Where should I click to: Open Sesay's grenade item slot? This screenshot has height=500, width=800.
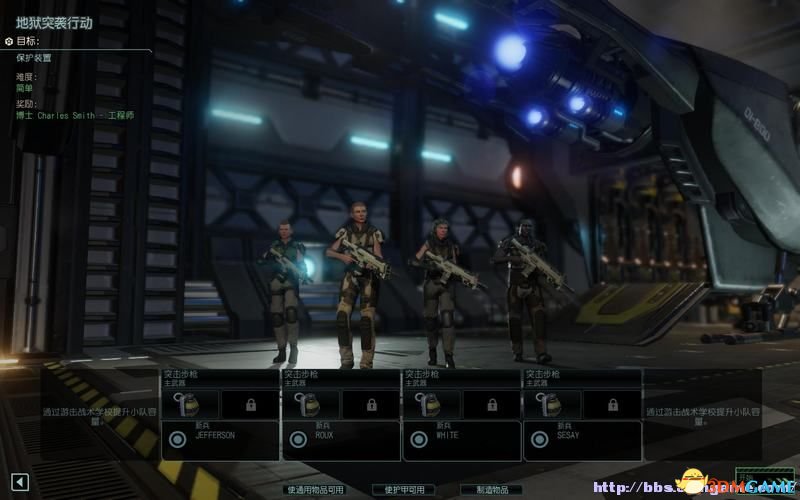click(x=551, y=404)
